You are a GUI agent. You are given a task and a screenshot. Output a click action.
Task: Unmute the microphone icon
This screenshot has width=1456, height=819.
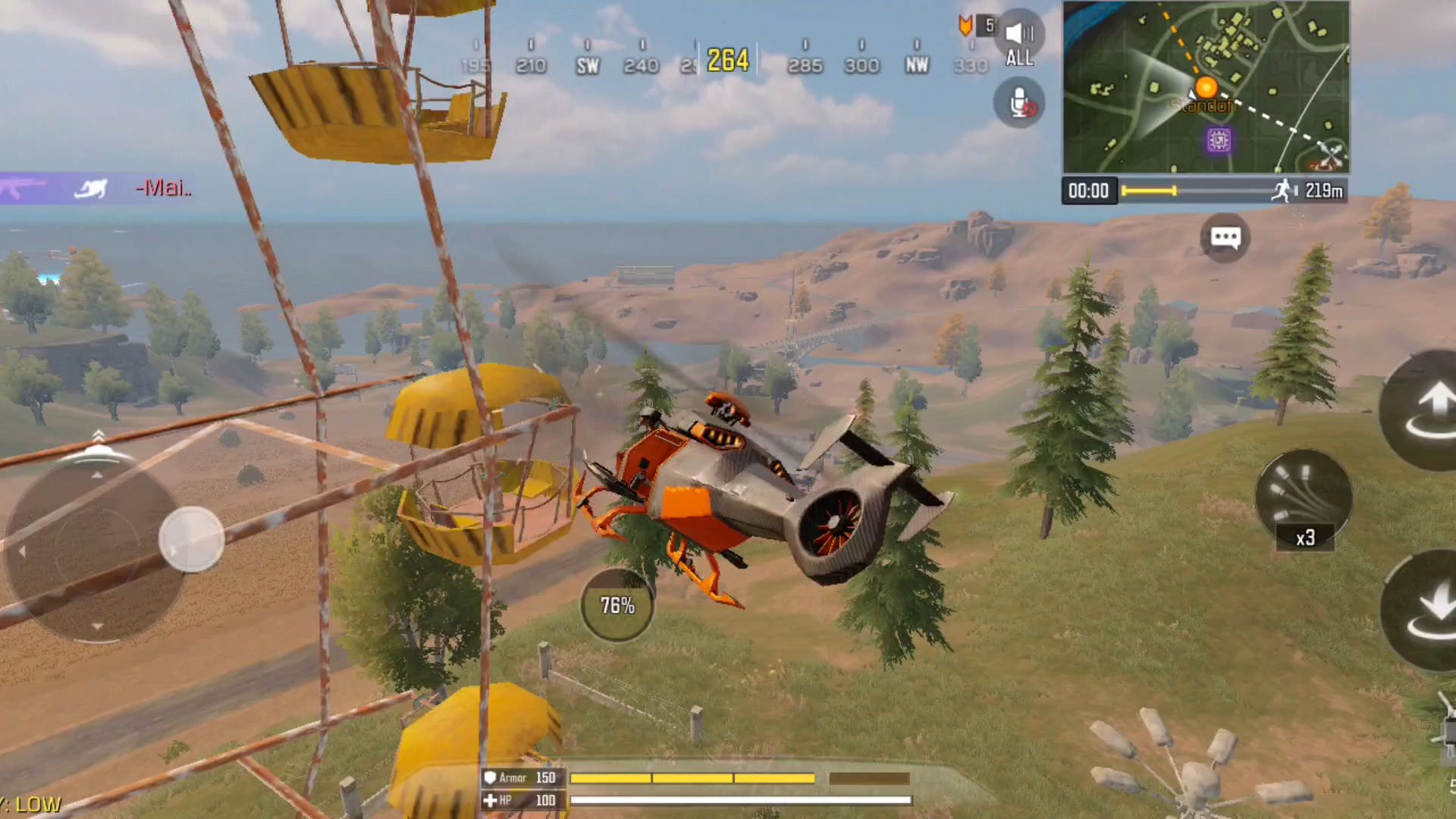1019,102
